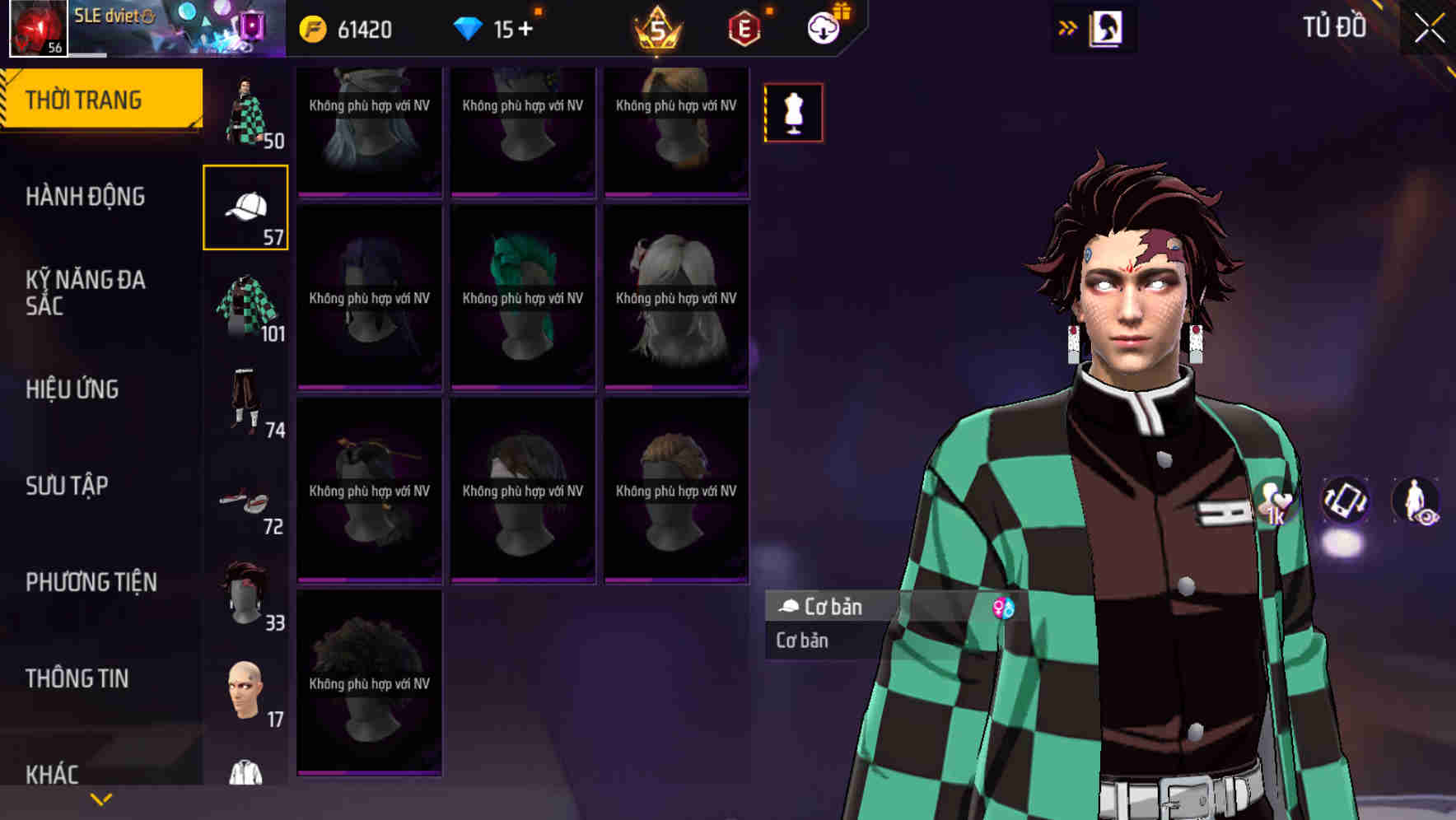This screenshot has height=820, width=1456.
Task: Open the checkered jacket category icon
Action: tap(245, 309)
